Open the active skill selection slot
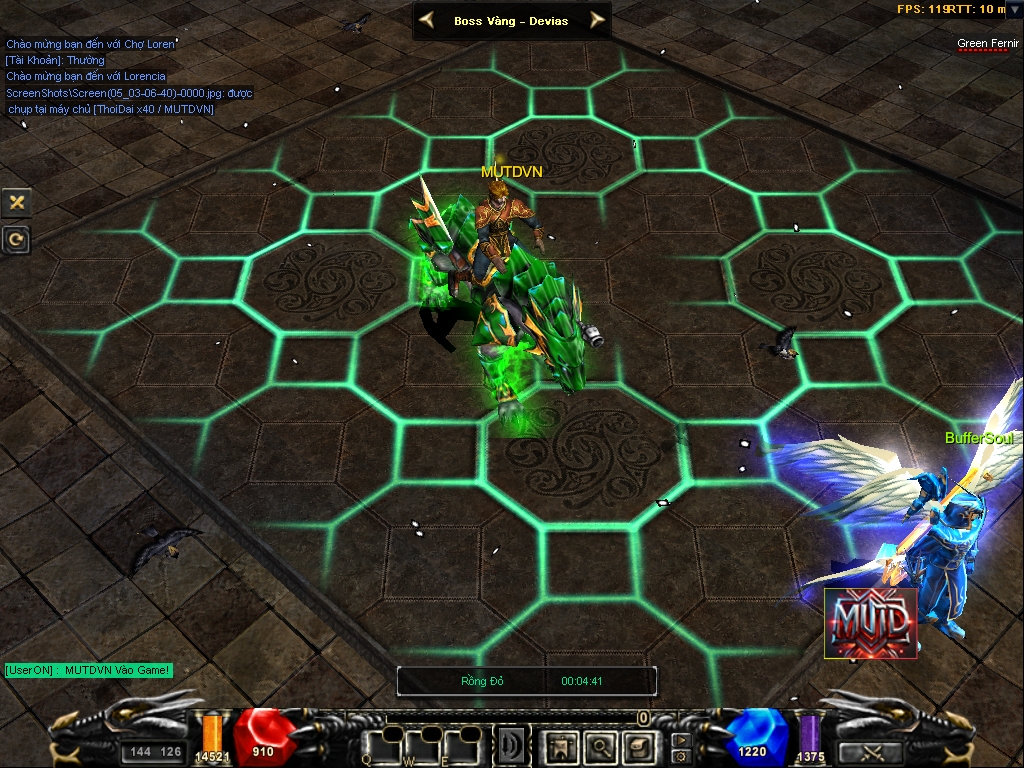The image size is (1024, 768). tap(512, 746)
